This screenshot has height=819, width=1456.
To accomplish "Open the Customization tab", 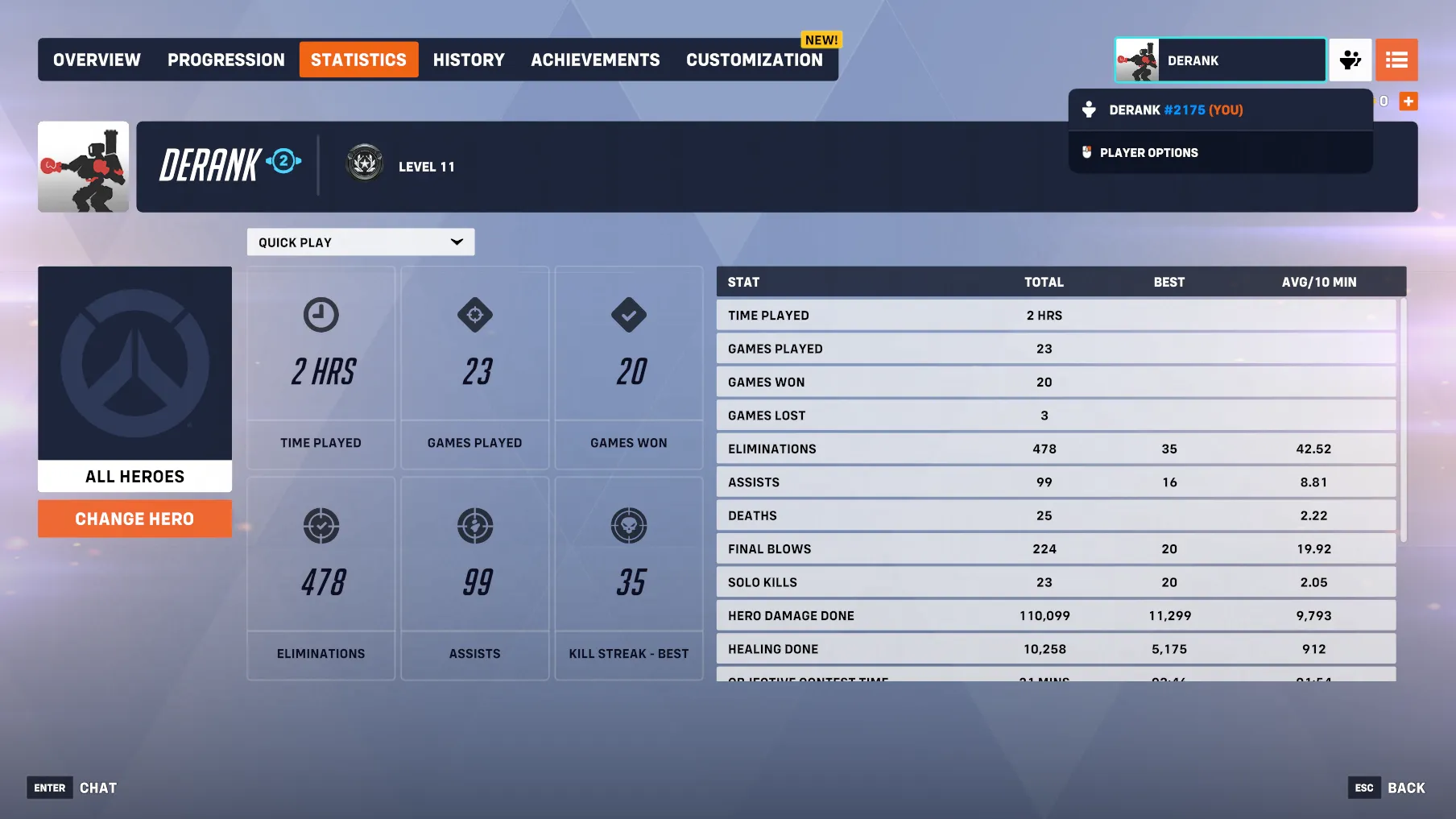I will coord(755,60).
